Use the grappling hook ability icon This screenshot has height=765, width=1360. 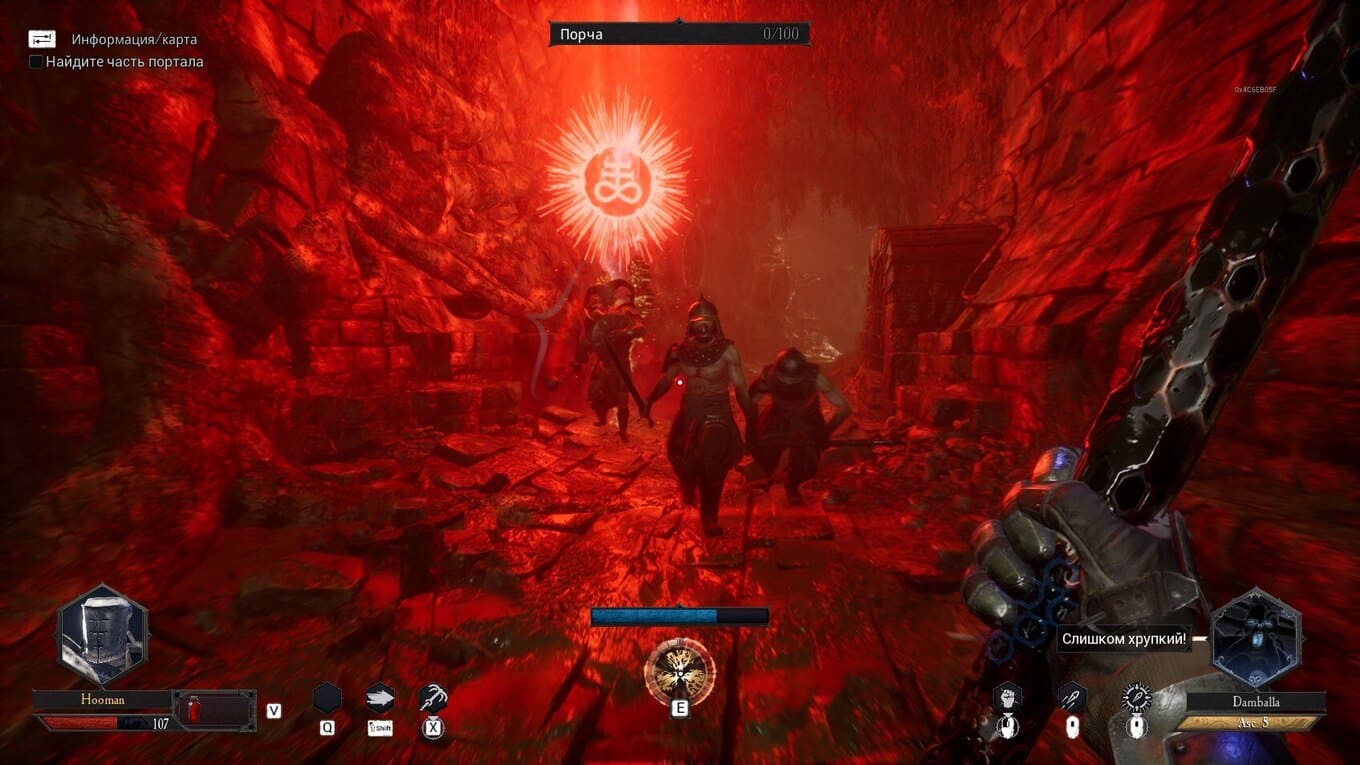pyautogui.click(x=433, y=697)
